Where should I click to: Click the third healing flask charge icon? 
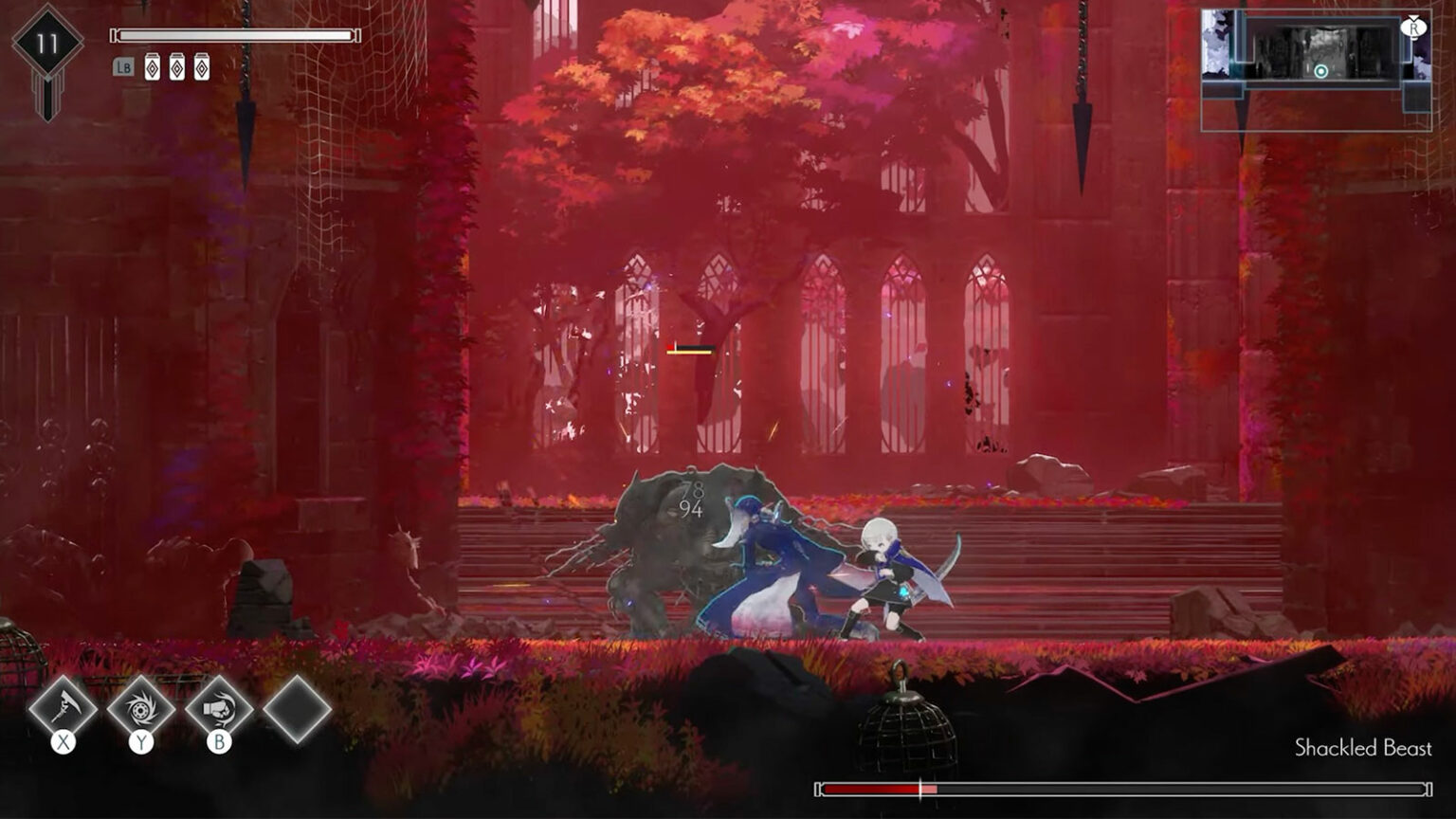point(202,66)
